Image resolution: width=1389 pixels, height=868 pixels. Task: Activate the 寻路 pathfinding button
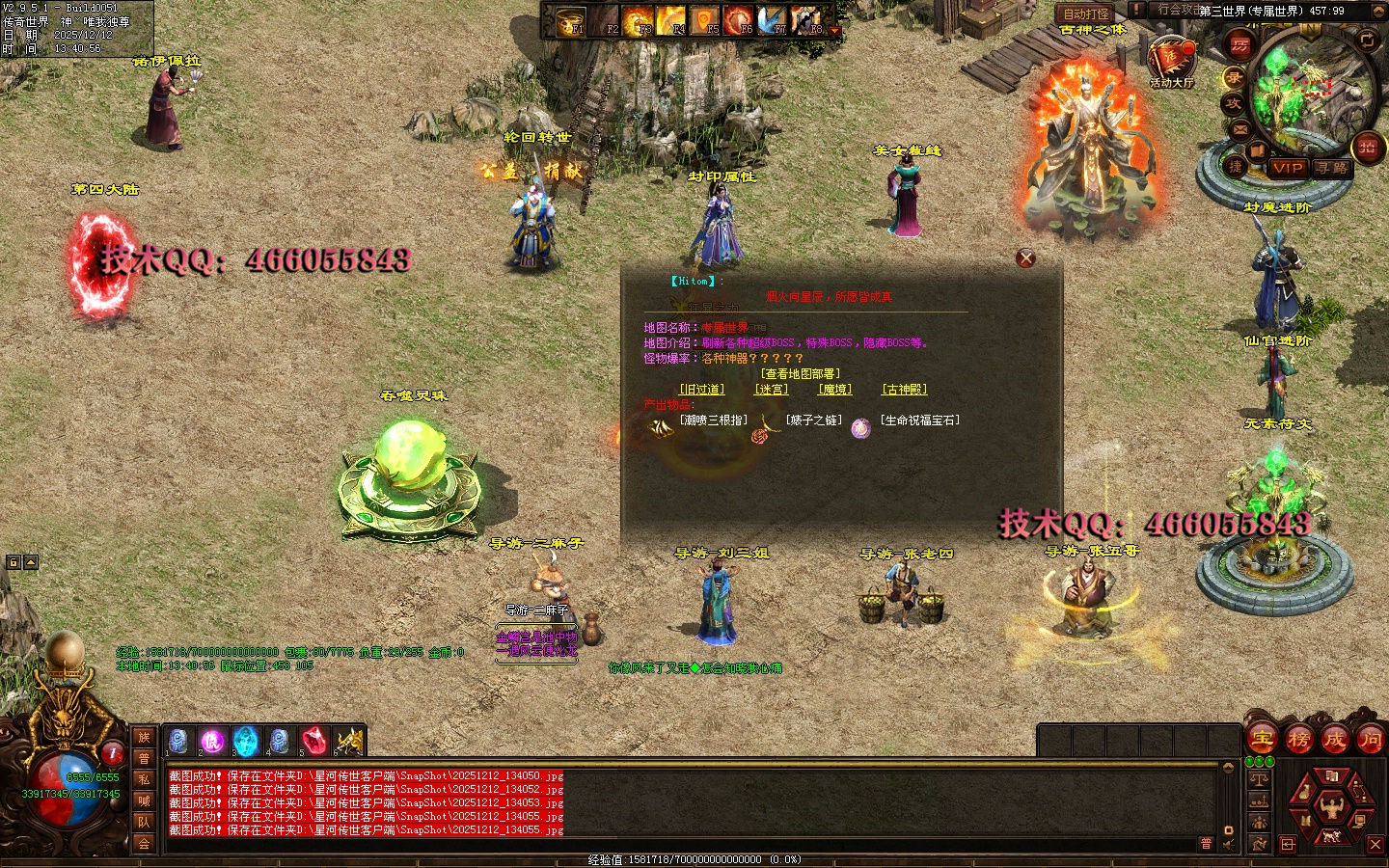(1333, 168)
